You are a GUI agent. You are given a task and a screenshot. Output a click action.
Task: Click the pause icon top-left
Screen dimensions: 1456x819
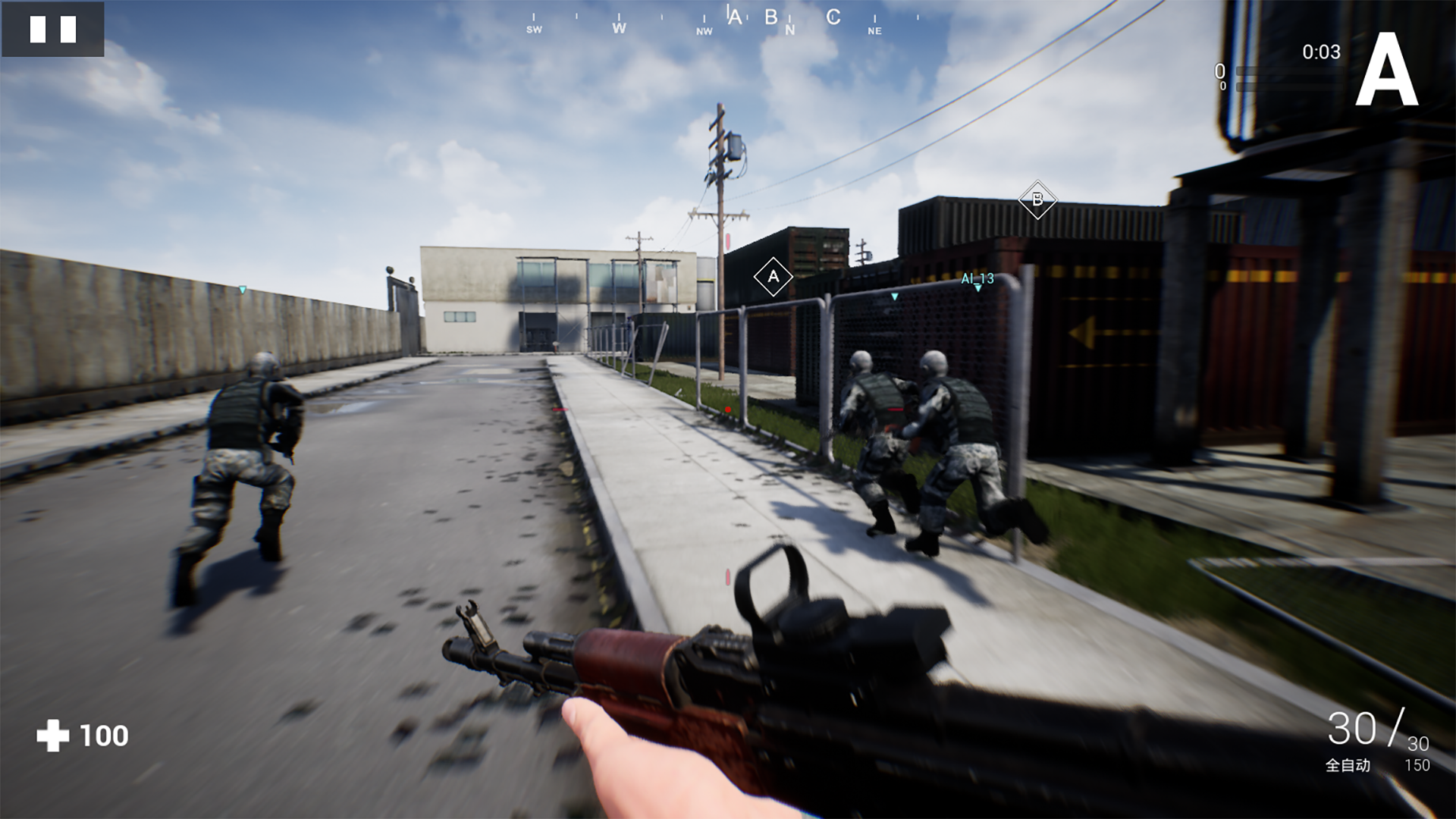pos(53,30)
